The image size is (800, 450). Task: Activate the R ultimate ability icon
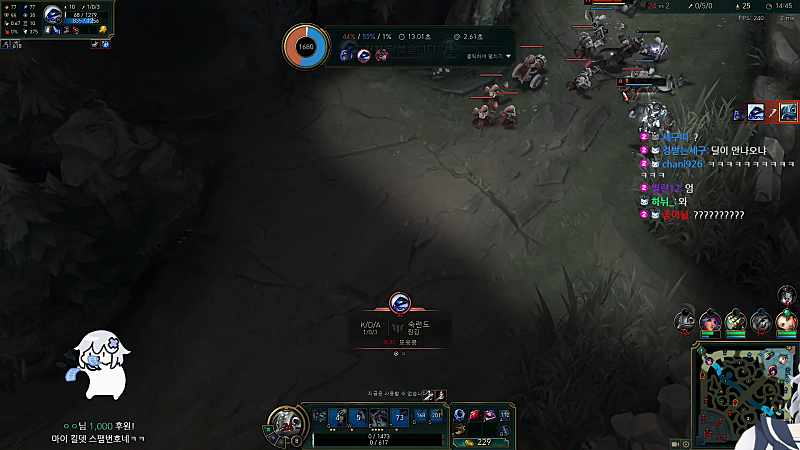[401, 417]
